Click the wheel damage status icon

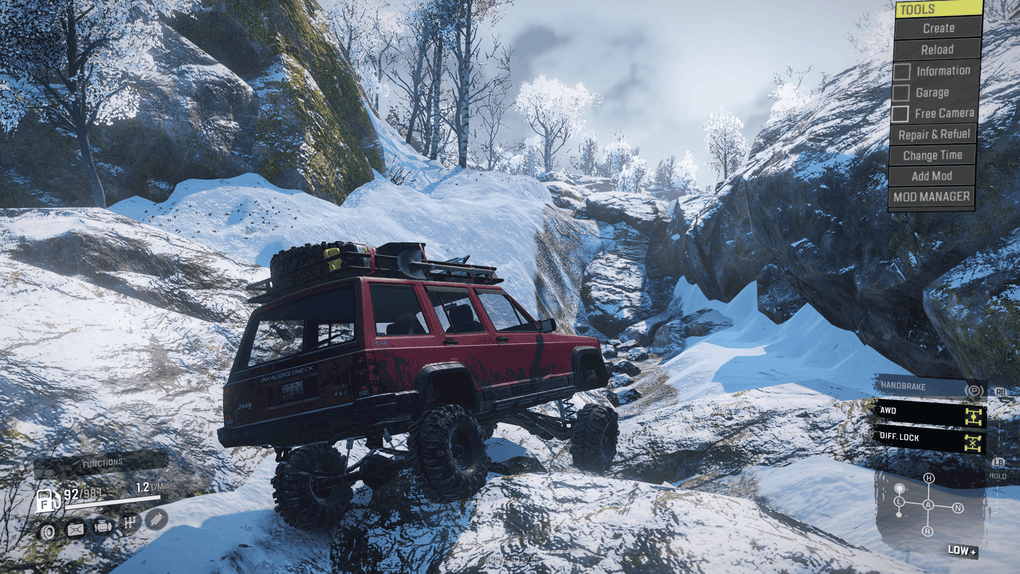coord(47,530)
